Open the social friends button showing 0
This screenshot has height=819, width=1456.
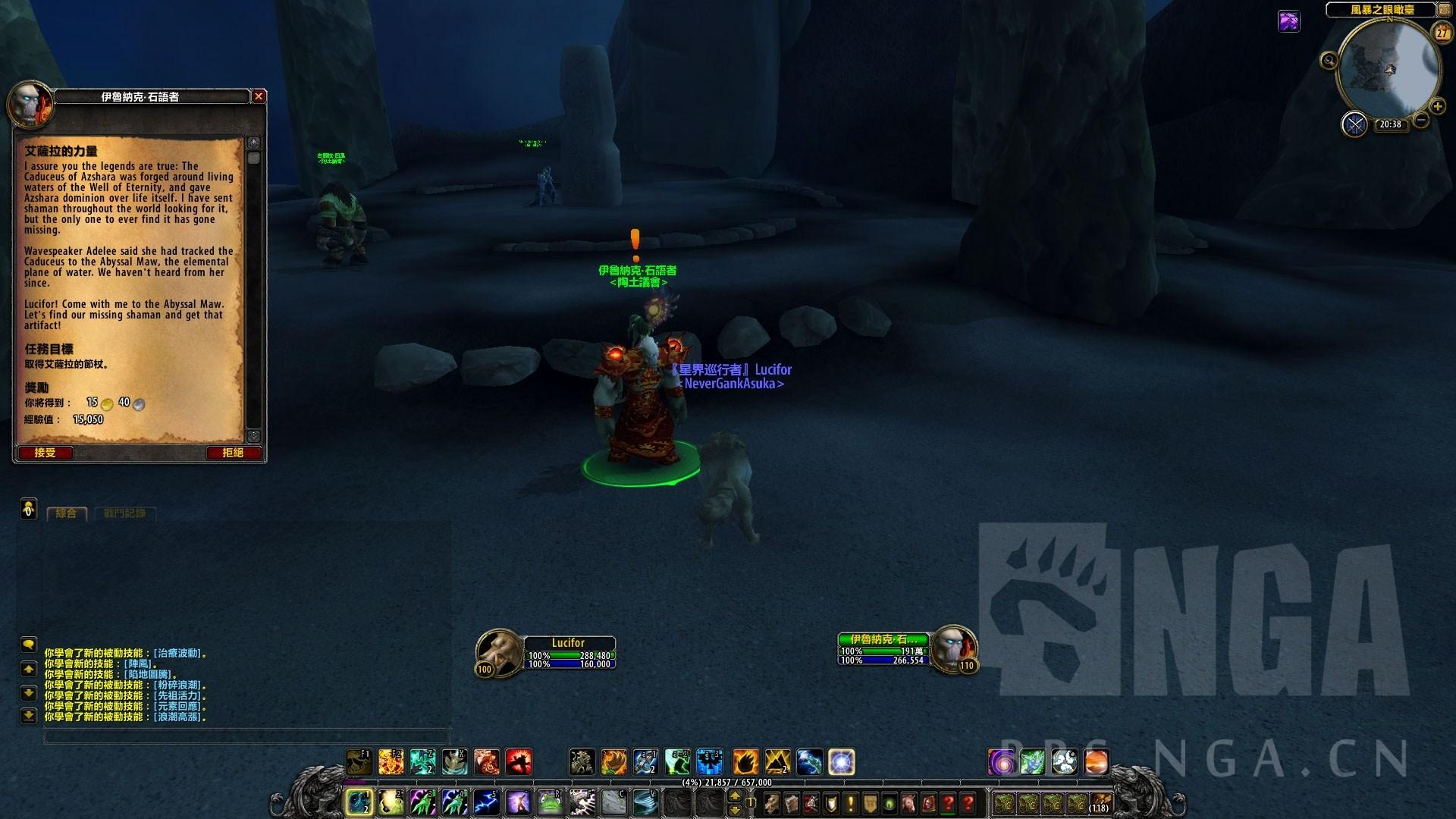point(28,509)
